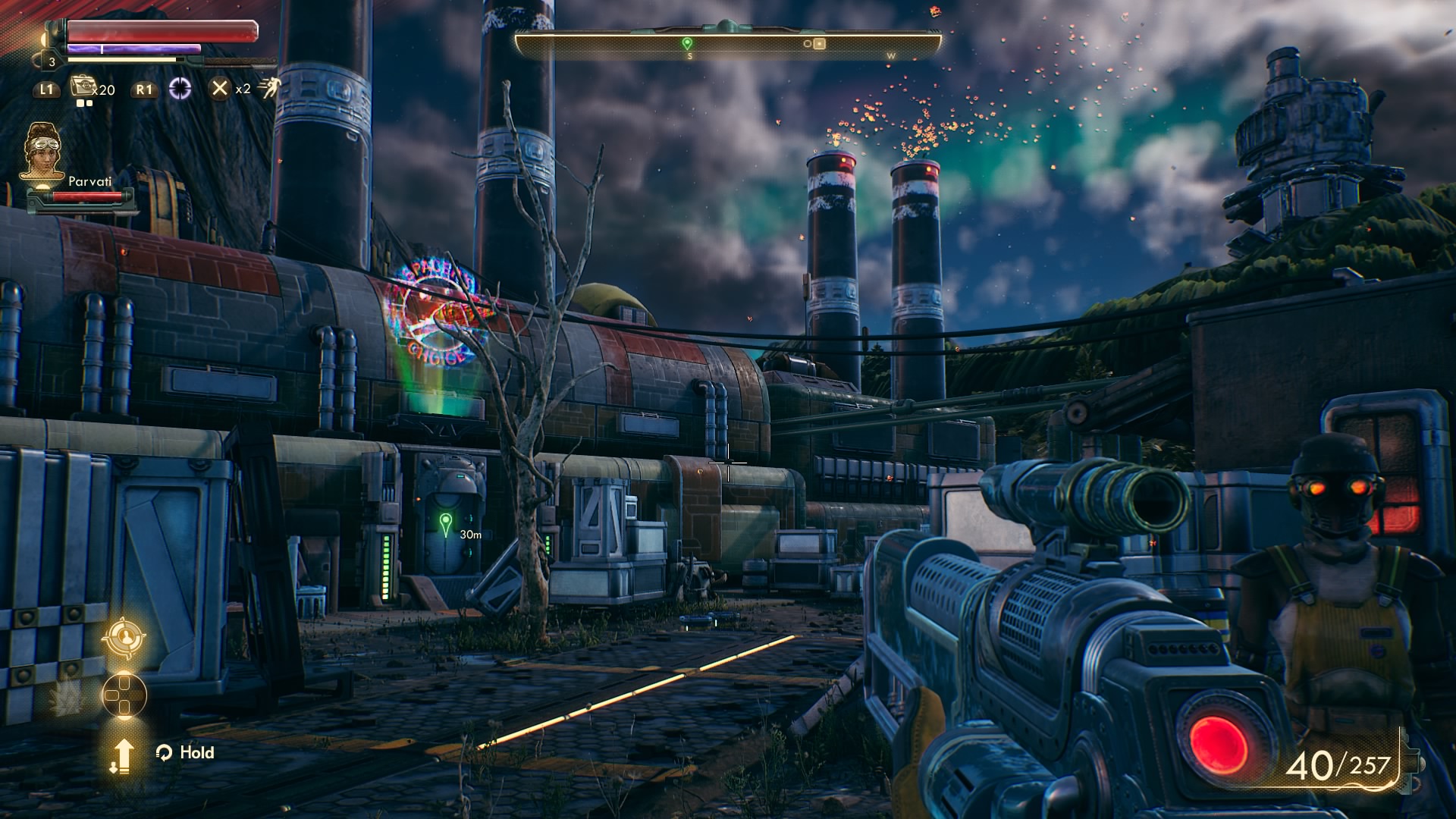Image resolution: width=1456 pixels, height=819 pixels.
Task: Click the green quest marker on the compass
Action: coord(689,43)
